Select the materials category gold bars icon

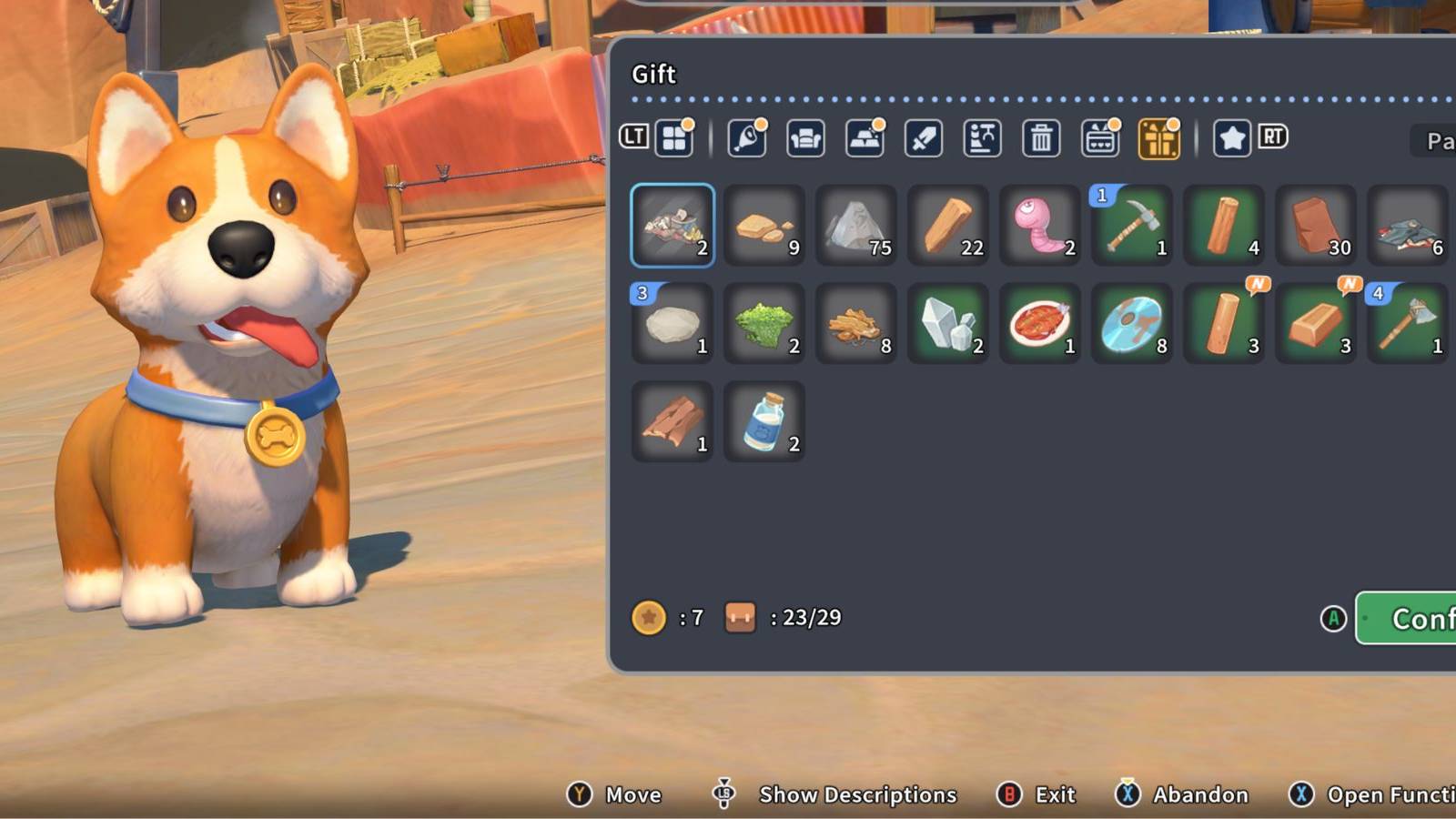pyautogui.click(x=864, y=138)
